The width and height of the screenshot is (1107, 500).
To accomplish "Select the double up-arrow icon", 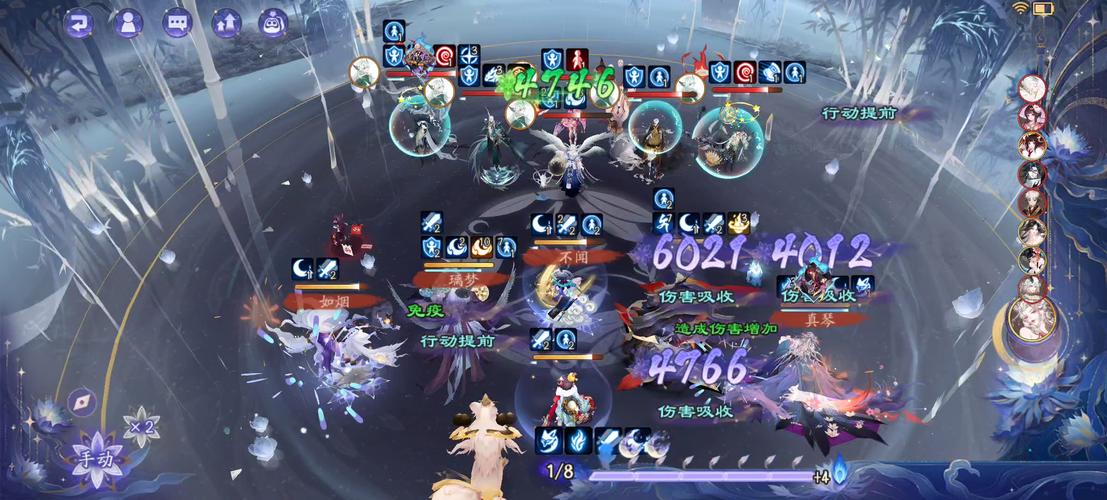I will (226, 22).
